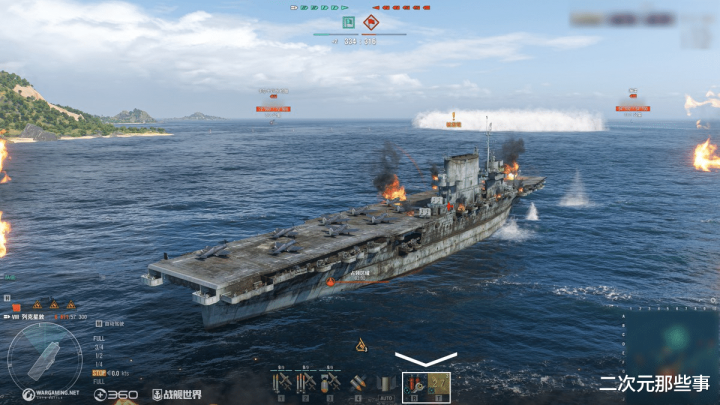Set engine throttle to STOP

pyautogui.click(x=99, y=372)
